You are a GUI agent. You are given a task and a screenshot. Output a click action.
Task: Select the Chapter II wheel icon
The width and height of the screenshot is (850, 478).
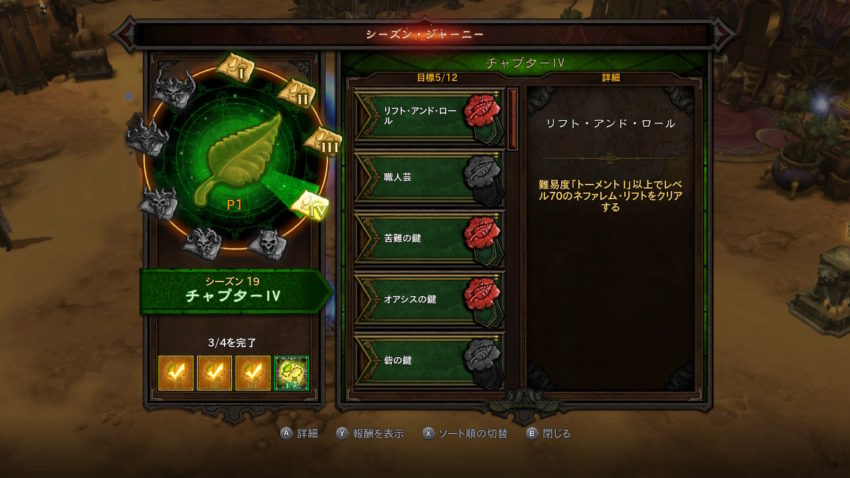(x=296, y=93)
